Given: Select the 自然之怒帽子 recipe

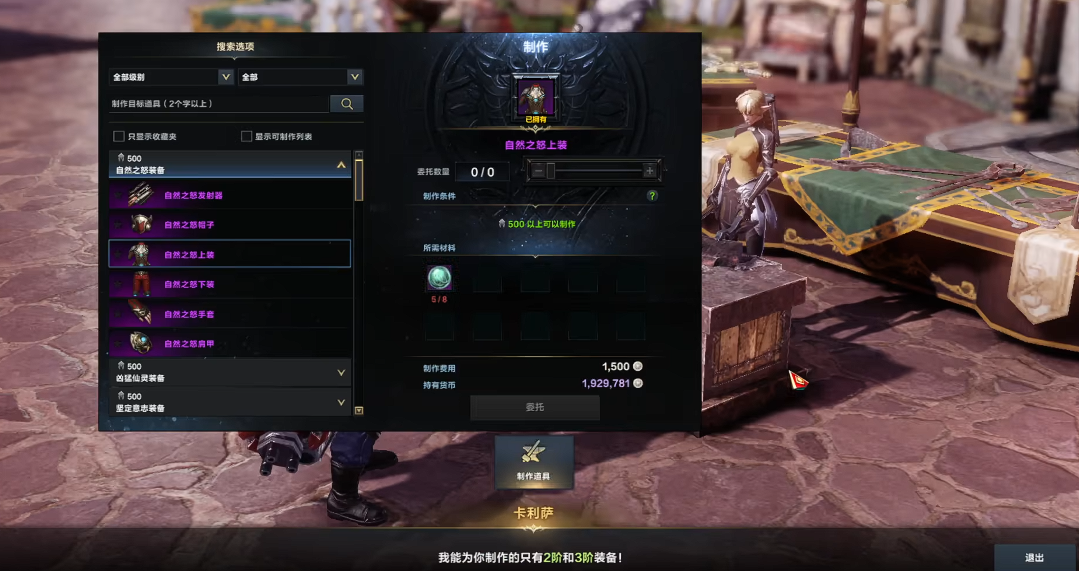Looking at the screenshot, I should point(229,225).
